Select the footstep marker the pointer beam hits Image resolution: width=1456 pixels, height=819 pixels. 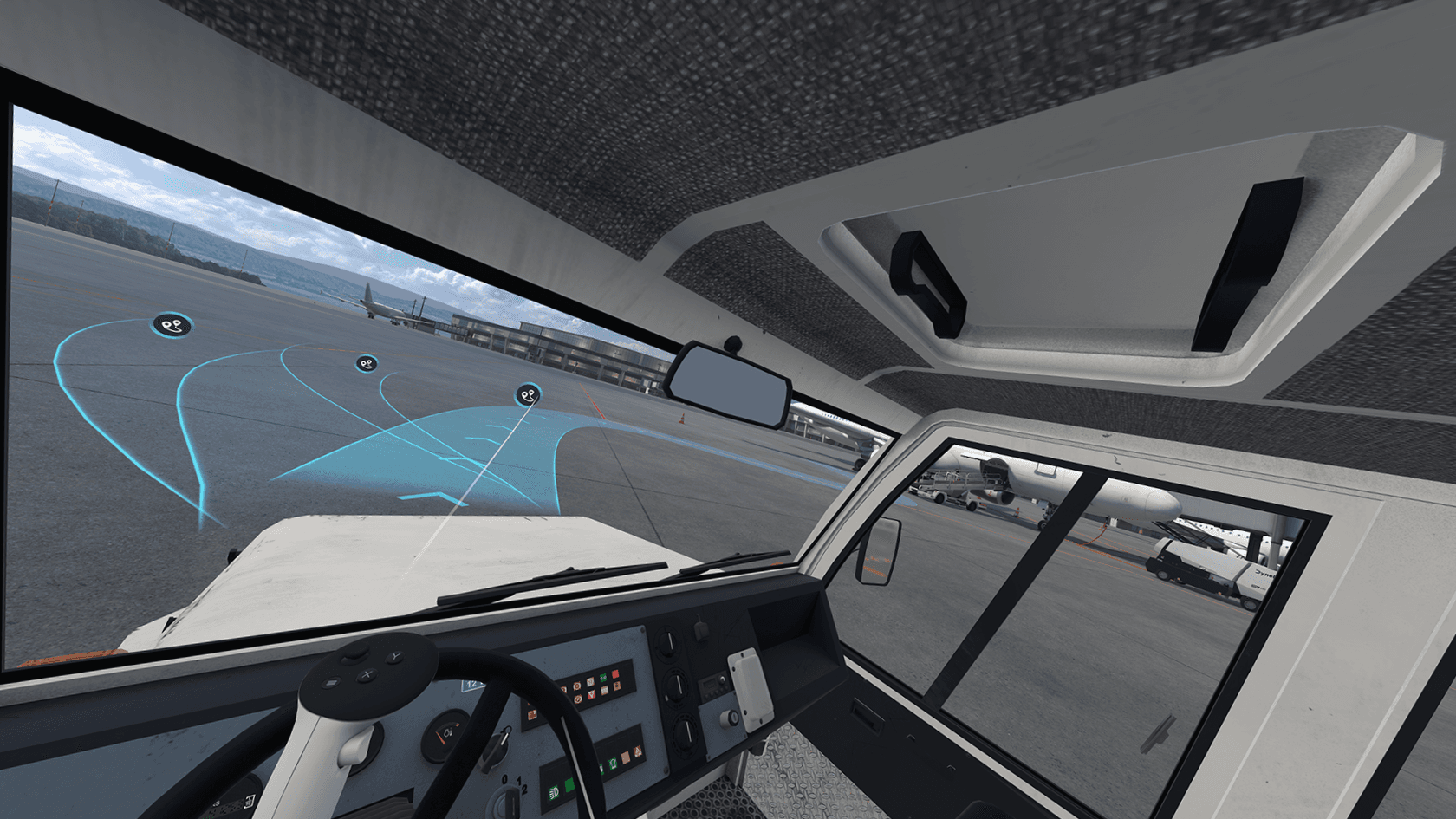(x=529, y=396)
